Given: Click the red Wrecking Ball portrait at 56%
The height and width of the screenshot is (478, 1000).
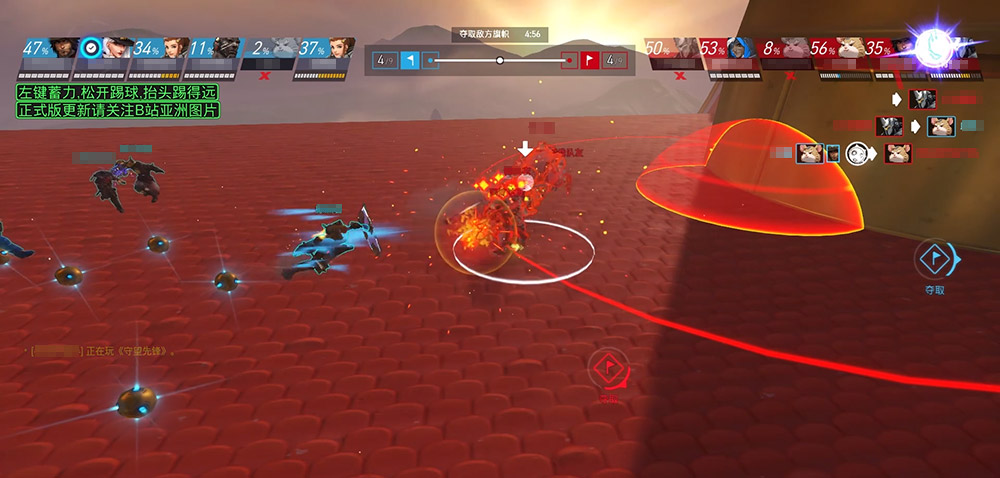Looking at the screenshot, I should [851, 49].
